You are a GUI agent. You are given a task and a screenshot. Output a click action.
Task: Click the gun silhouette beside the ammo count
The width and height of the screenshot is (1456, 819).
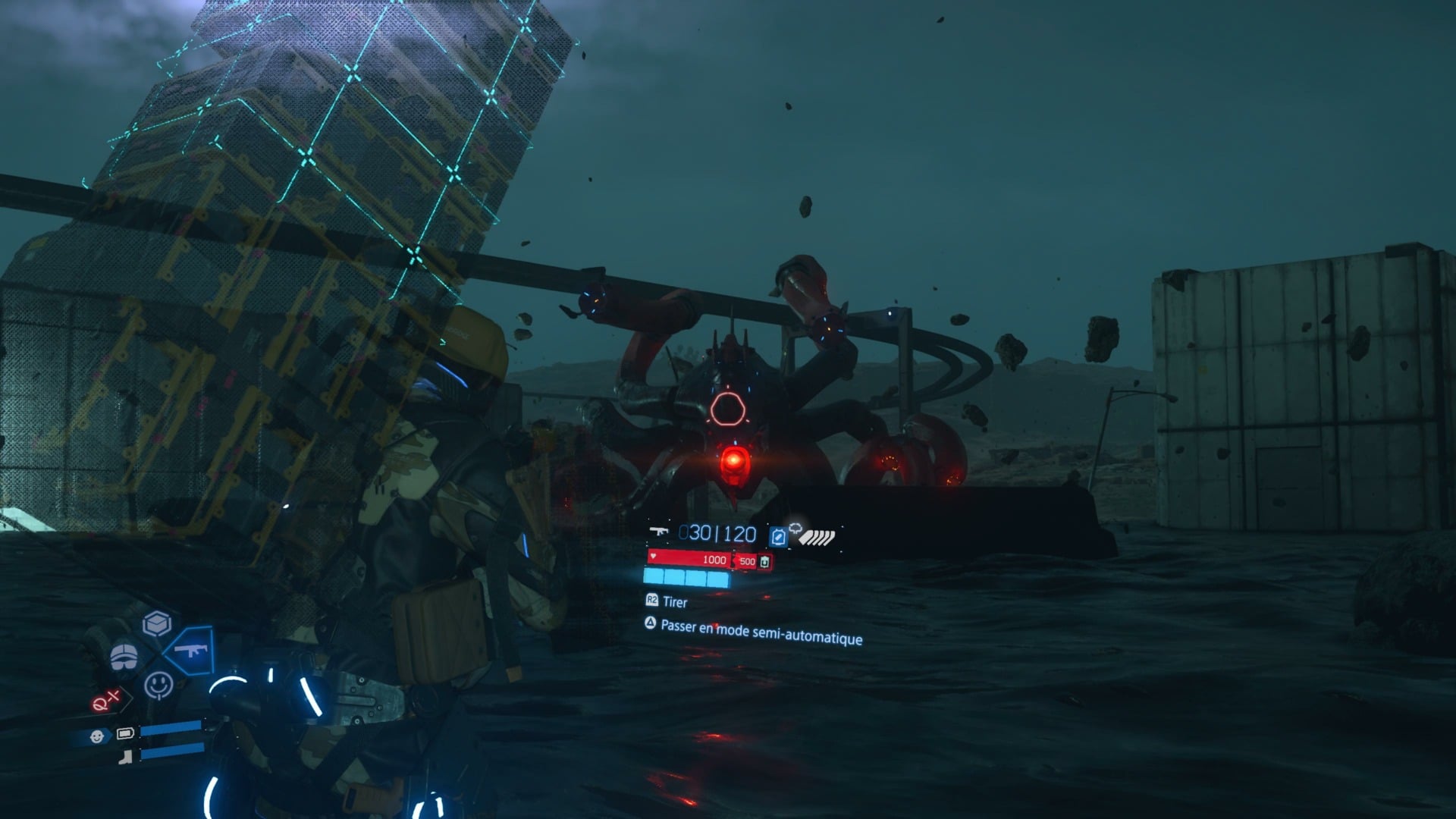point(660,532)
